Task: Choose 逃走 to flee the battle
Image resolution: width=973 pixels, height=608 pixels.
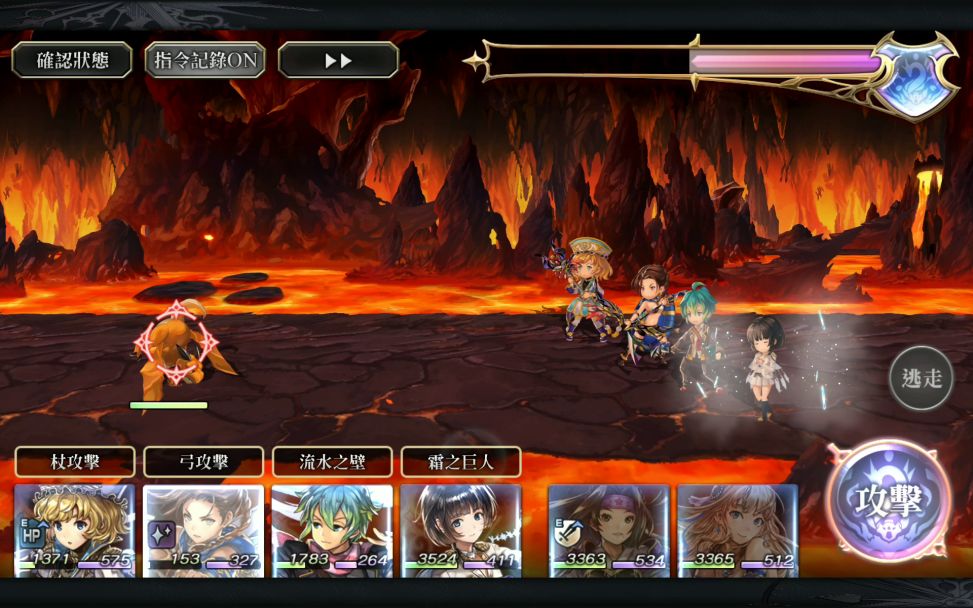Action: pyautogui.click(x=921, y=377)
